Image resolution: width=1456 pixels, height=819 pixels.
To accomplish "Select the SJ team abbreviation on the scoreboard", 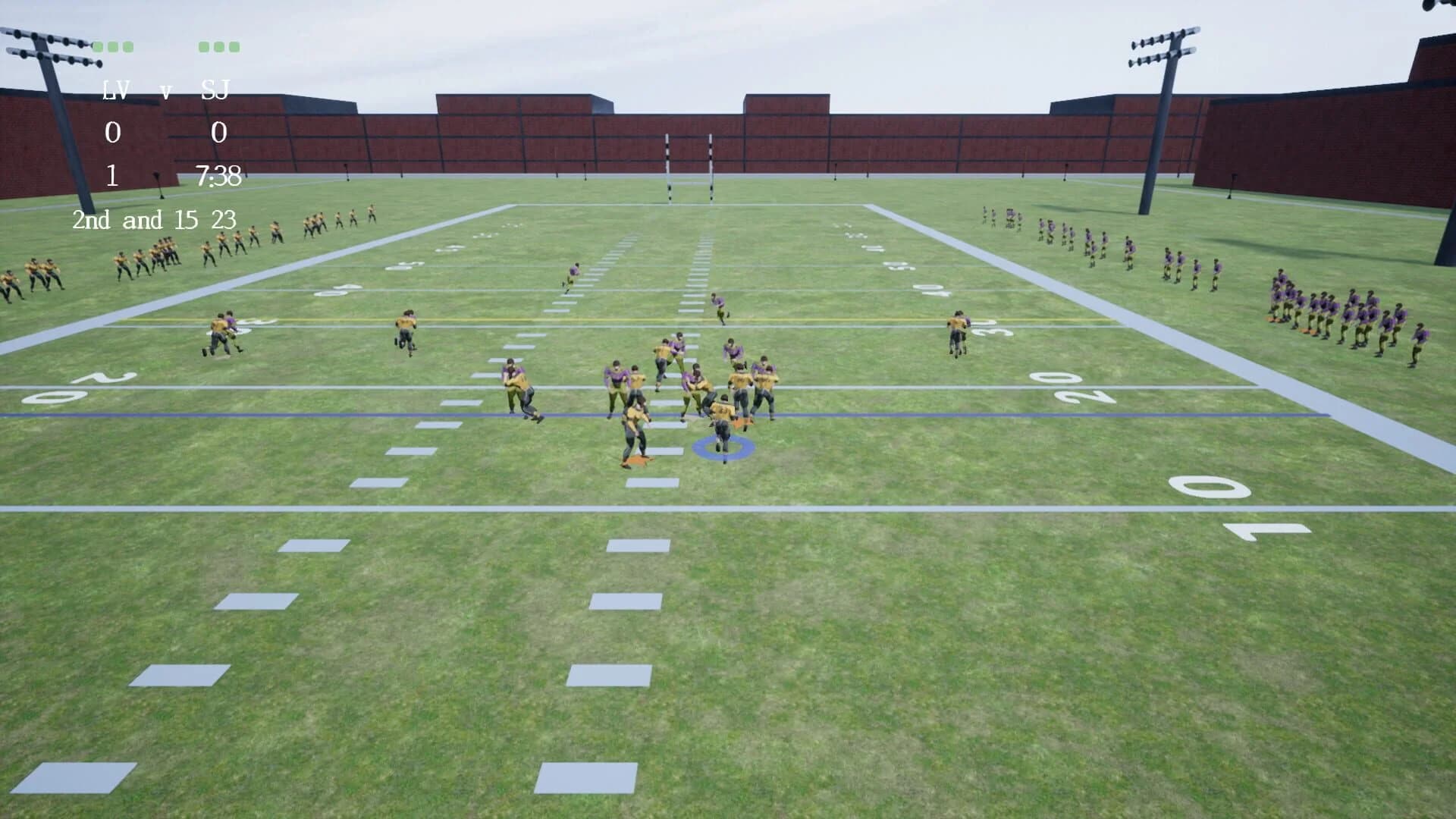I will pos(215,88).
